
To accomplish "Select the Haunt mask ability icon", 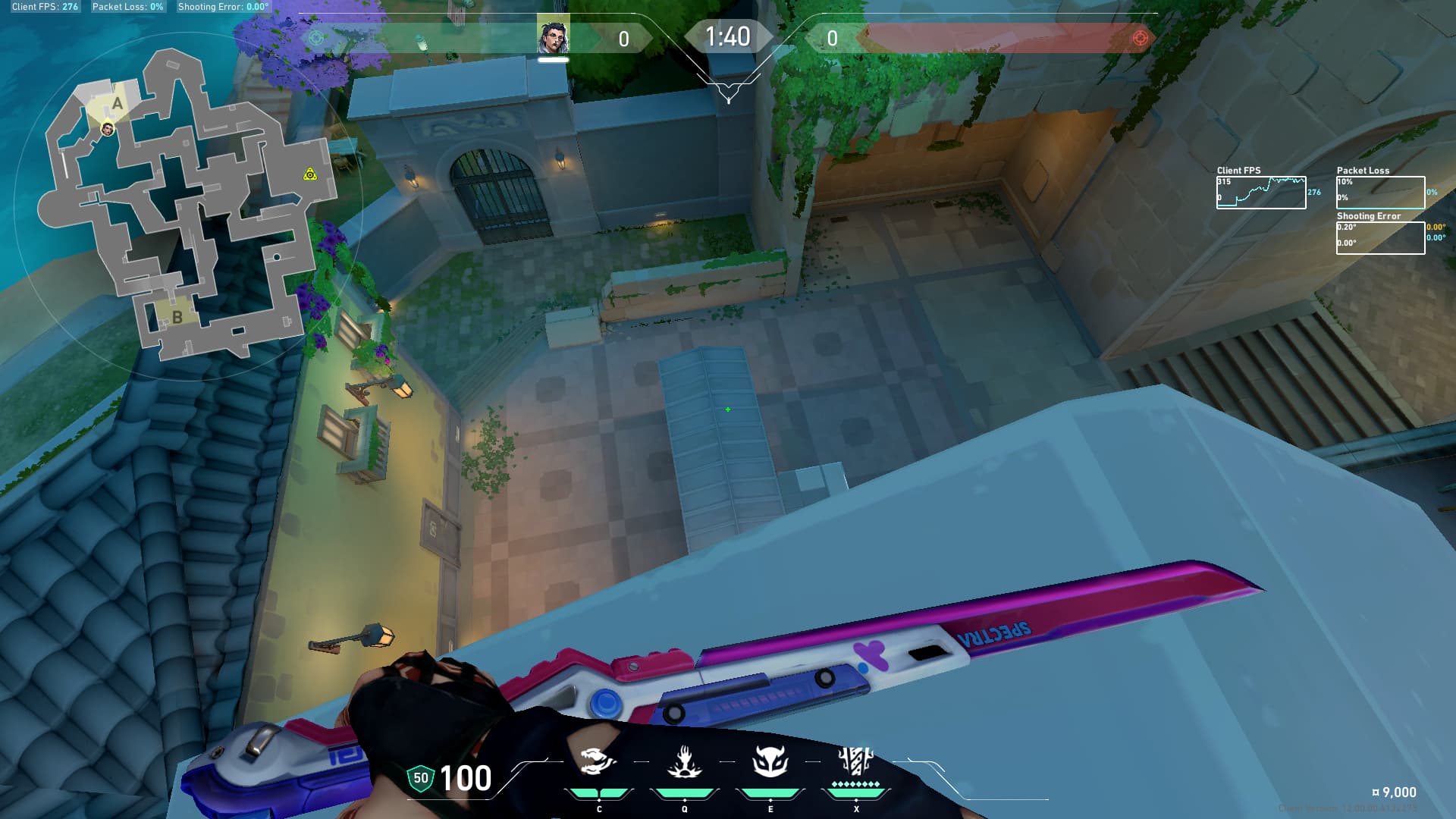I will [770, 761].
